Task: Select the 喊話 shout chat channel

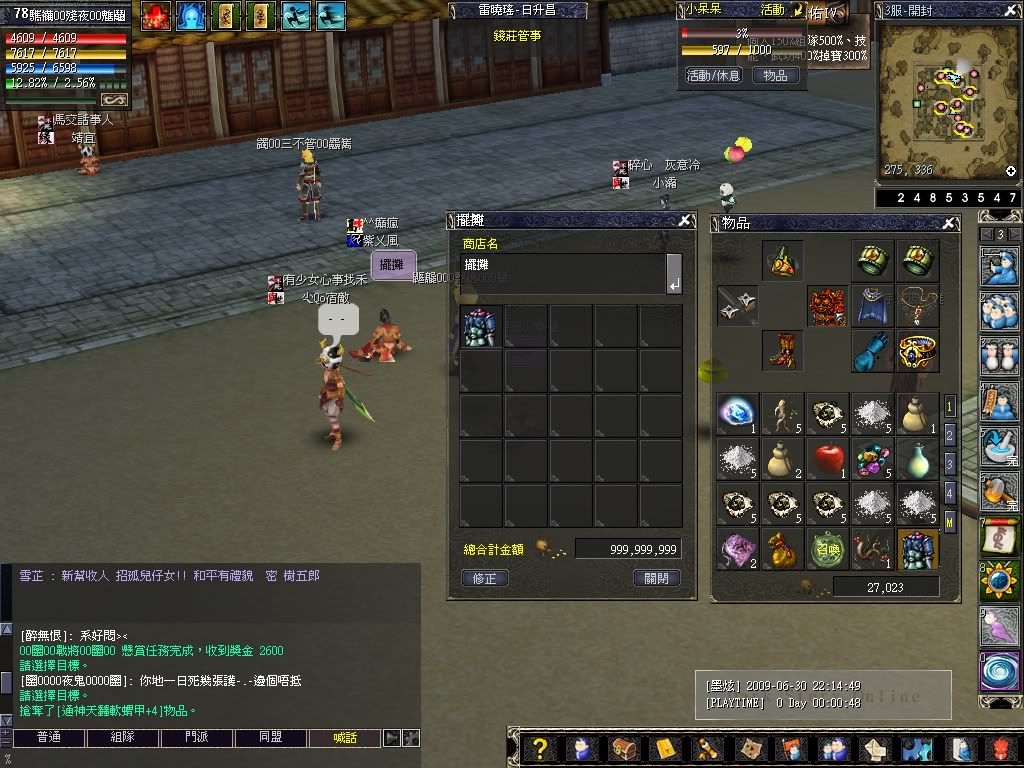Action: [x=345, y=738]
